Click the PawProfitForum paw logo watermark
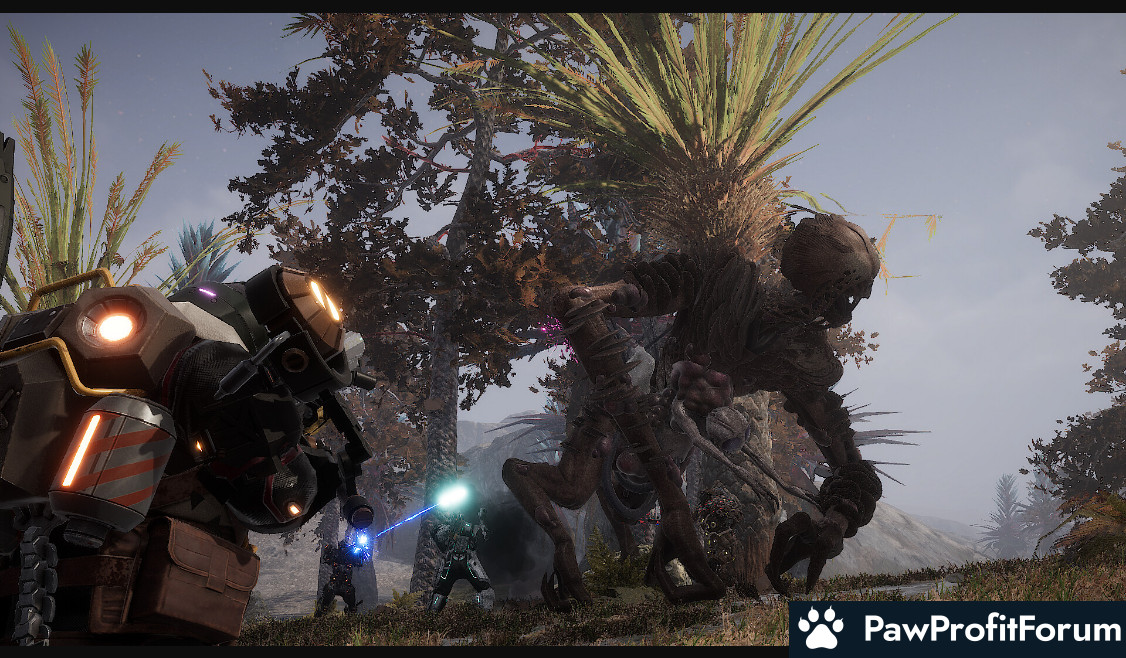 [821, 629]
